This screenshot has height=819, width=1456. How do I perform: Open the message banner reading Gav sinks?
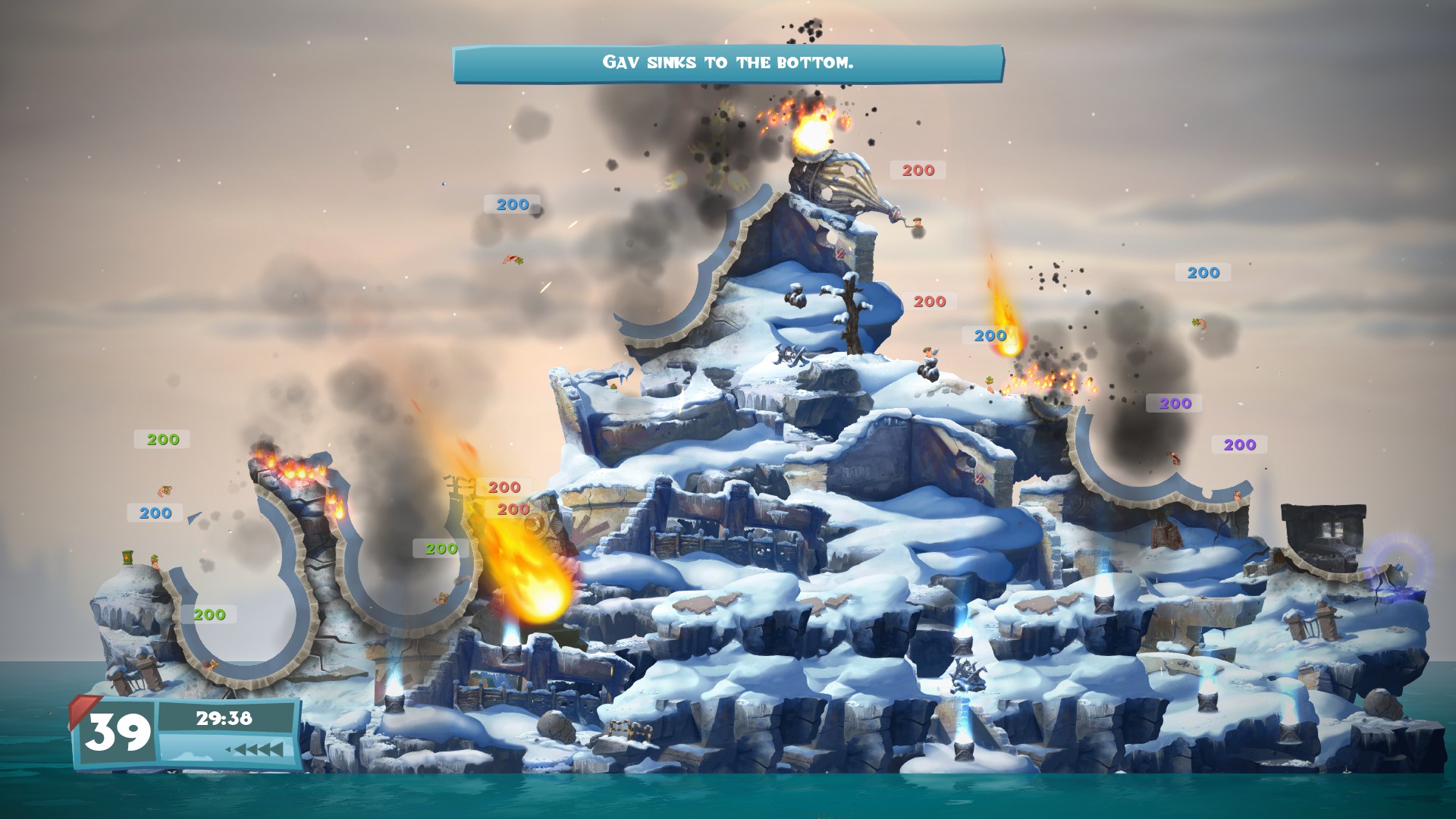[x=728, y=64]
